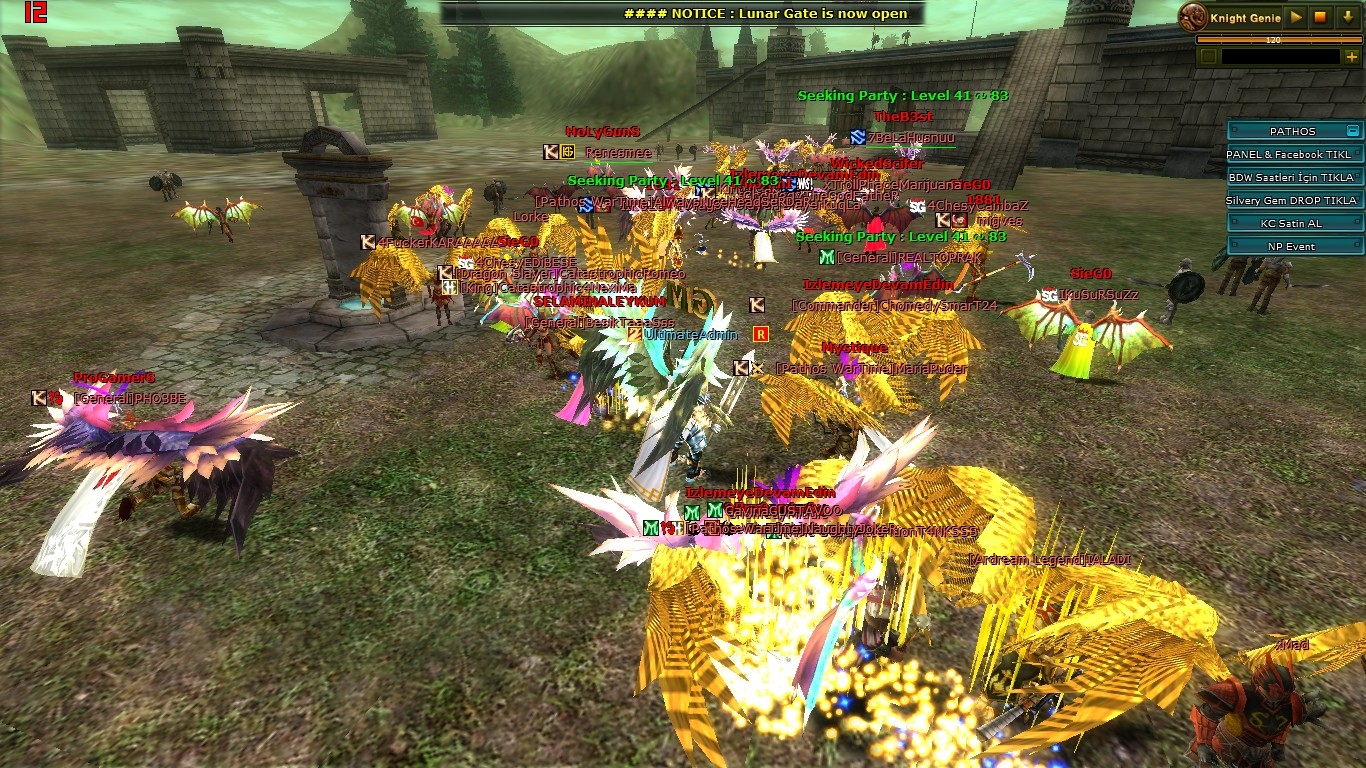Click the plus button on Genie panel
This screenshot has height=768, width=1366.
click(x=1352, y=57)
